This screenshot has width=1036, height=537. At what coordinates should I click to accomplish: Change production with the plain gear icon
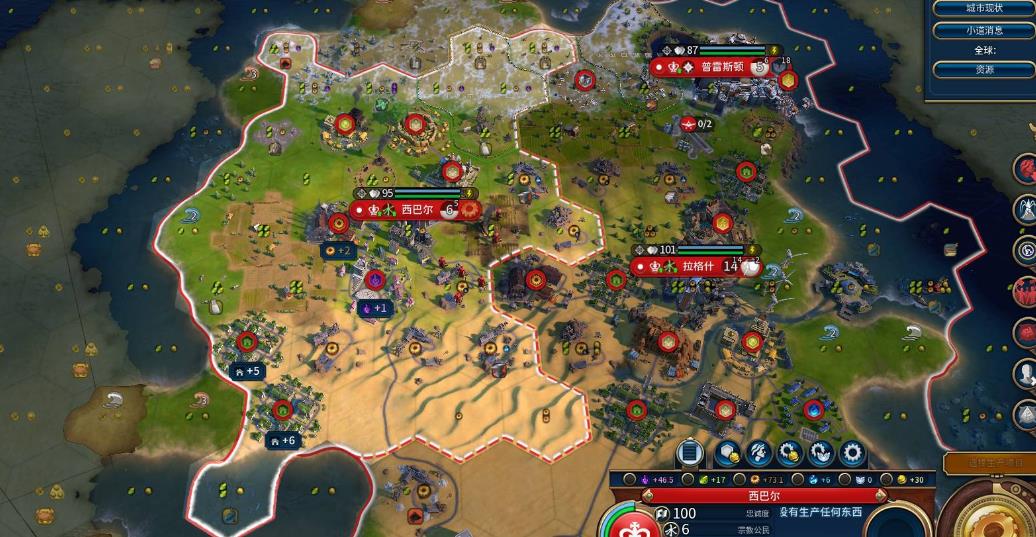pos(852,453)
